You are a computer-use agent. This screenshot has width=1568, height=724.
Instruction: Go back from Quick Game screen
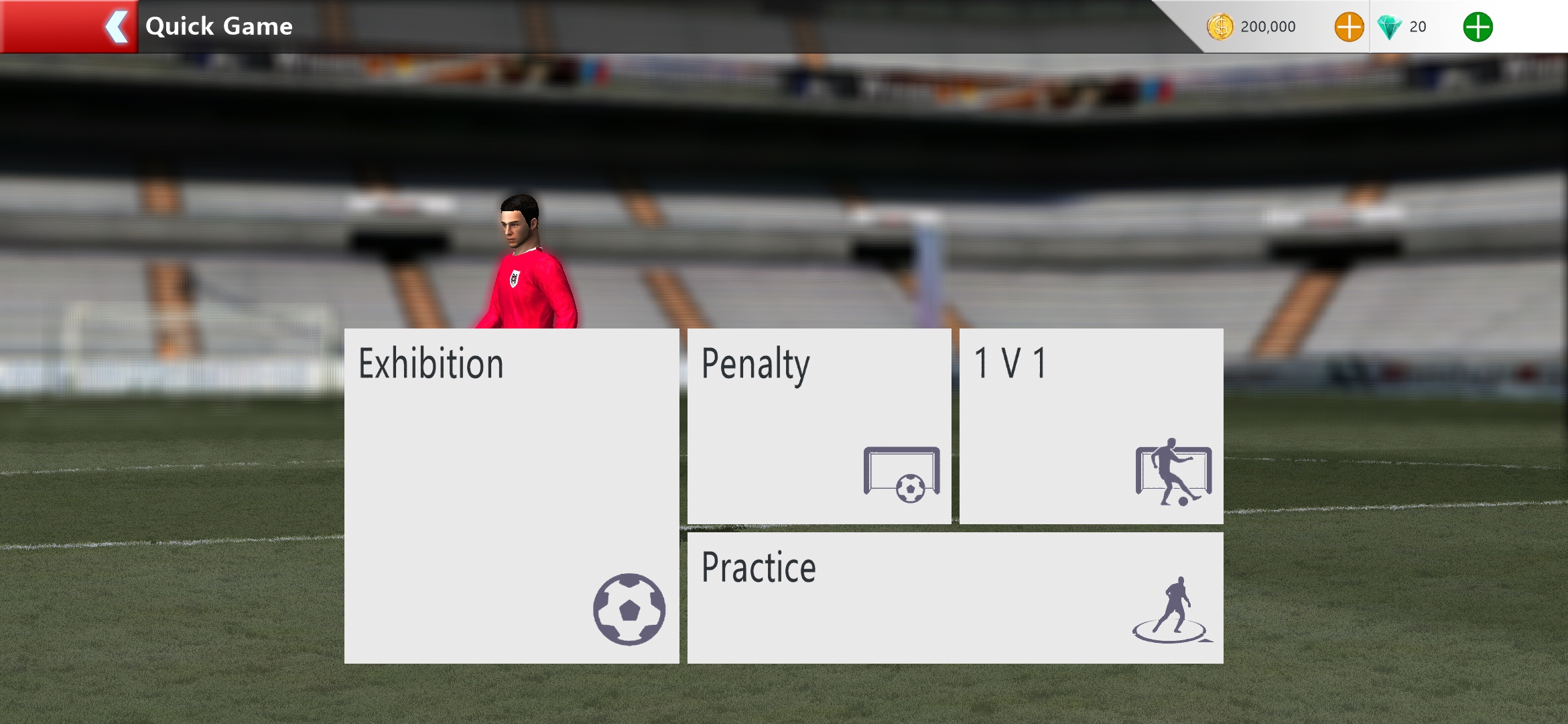pos(115,27)
